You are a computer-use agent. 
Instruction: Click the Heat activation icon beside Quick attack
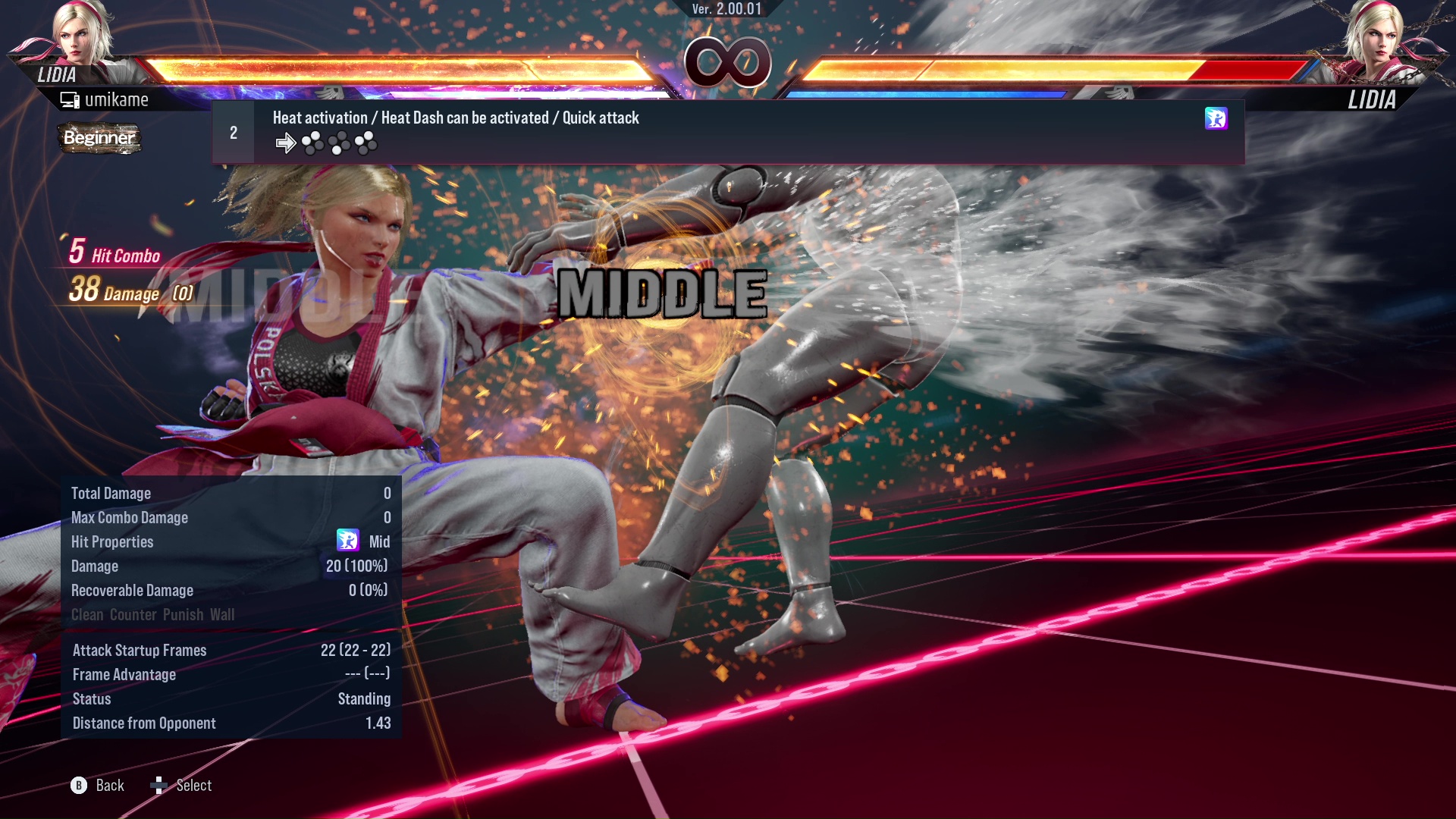click(x=1216, y=118)
